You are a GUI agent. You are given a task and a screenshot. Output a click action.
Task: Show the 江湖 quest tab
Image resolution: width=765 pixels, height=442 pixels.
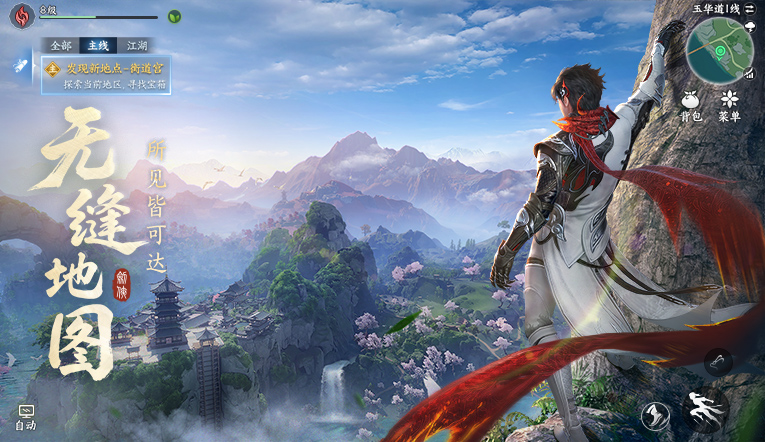coord(133,45)
